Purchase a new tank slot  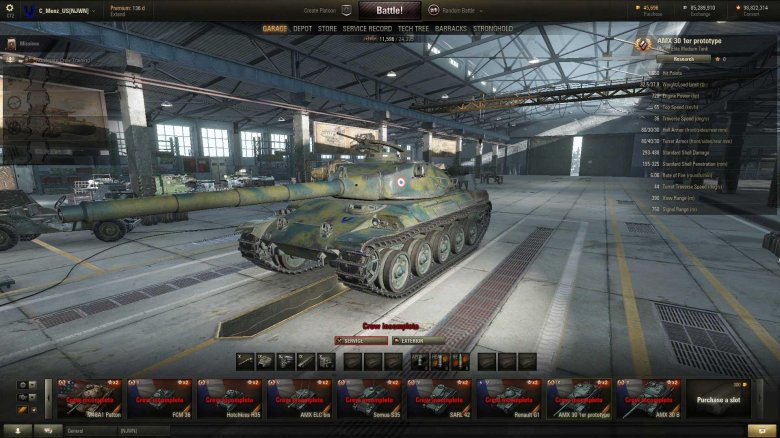pos(718,398)
